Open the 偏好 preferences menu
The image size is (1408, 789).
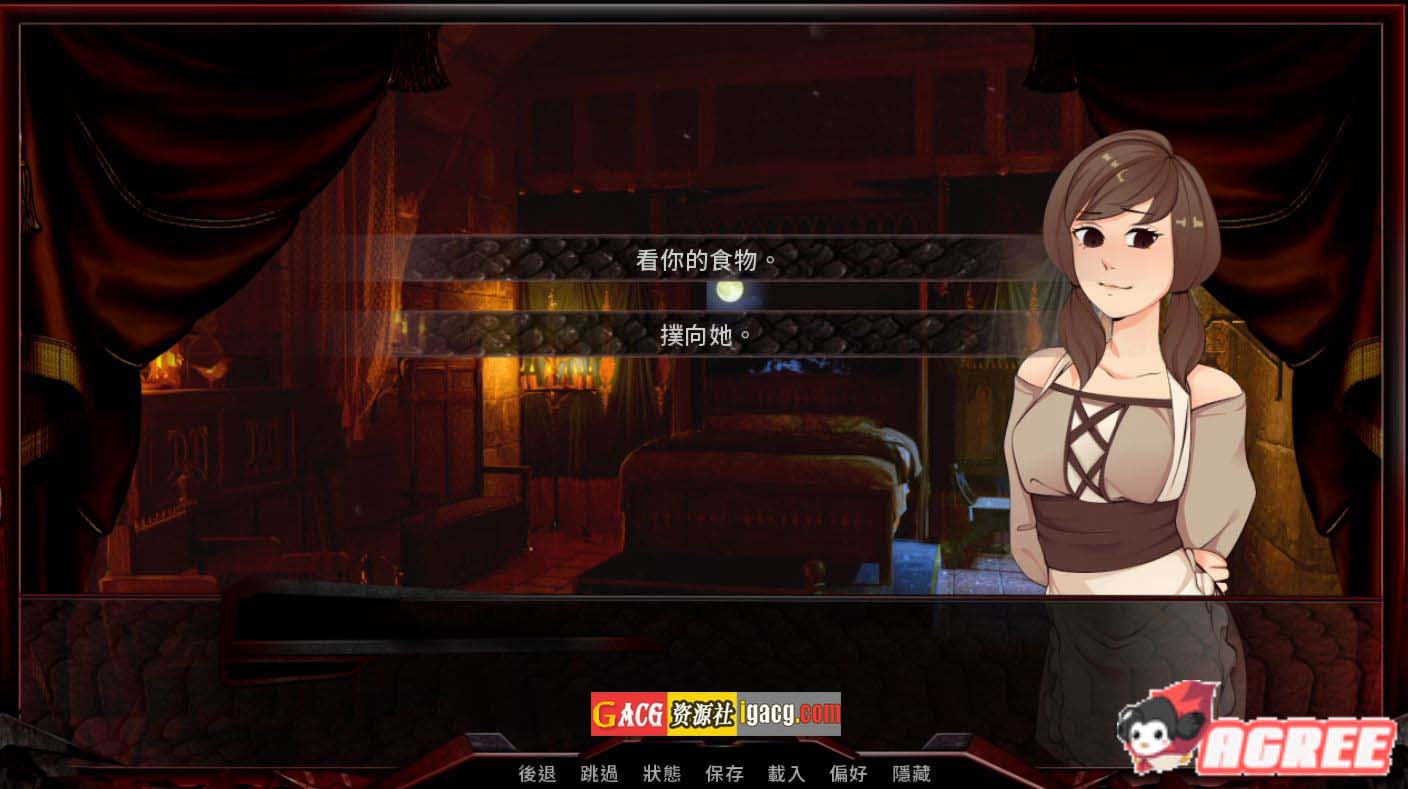[848, 773]
